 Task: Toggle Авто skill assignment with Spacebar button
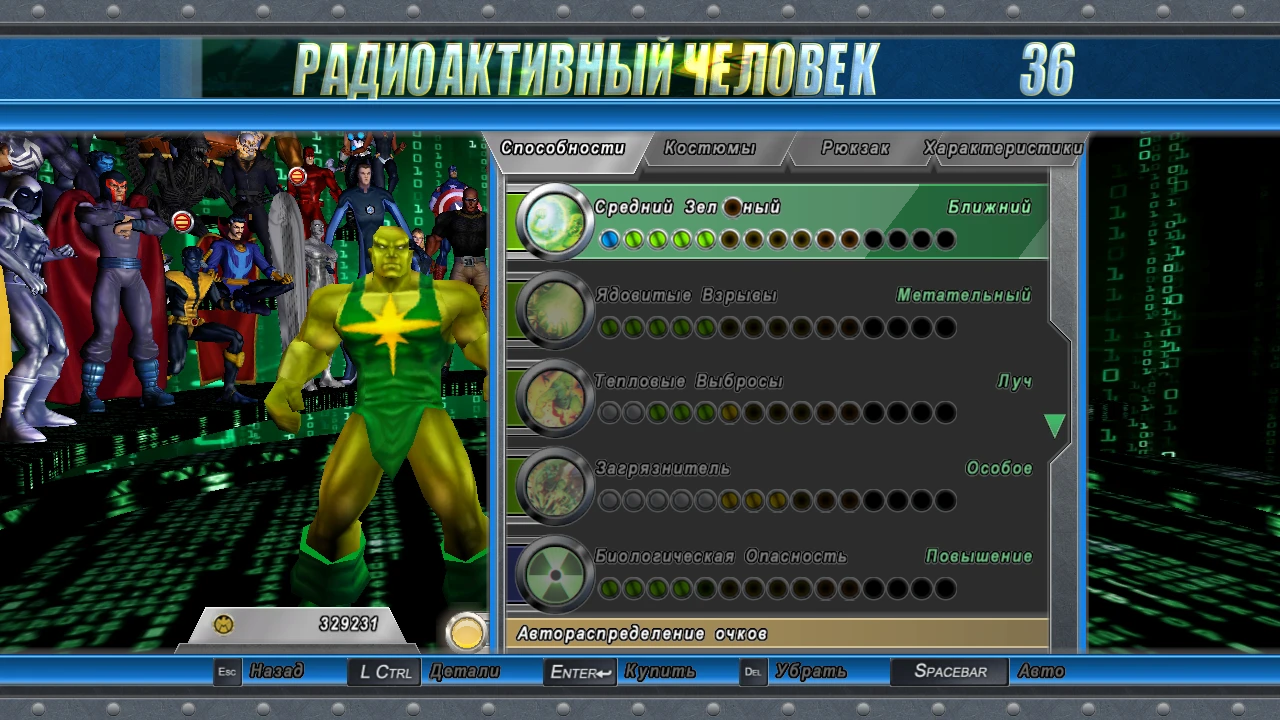[948, 671]
